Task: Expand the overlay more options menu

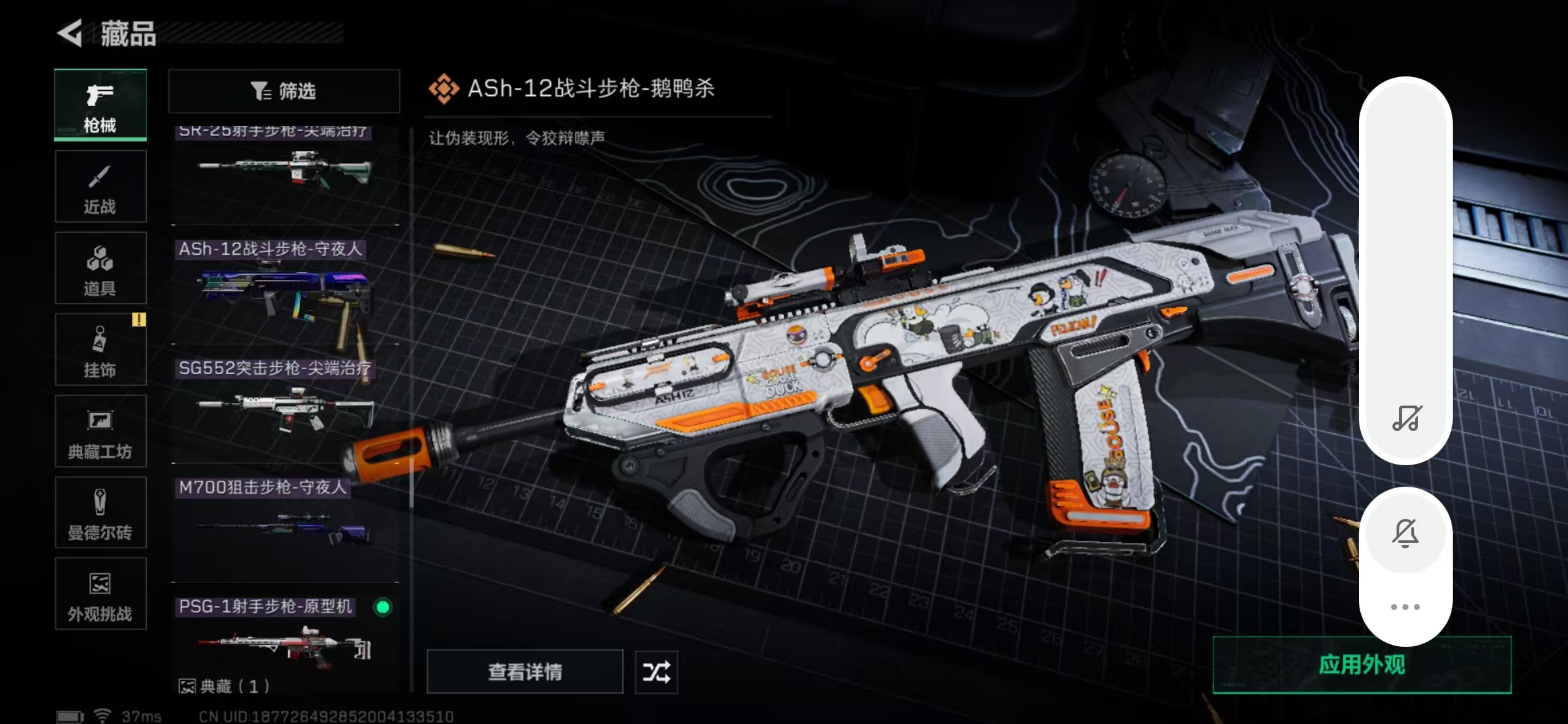Action: click(x=1406, y=607)
